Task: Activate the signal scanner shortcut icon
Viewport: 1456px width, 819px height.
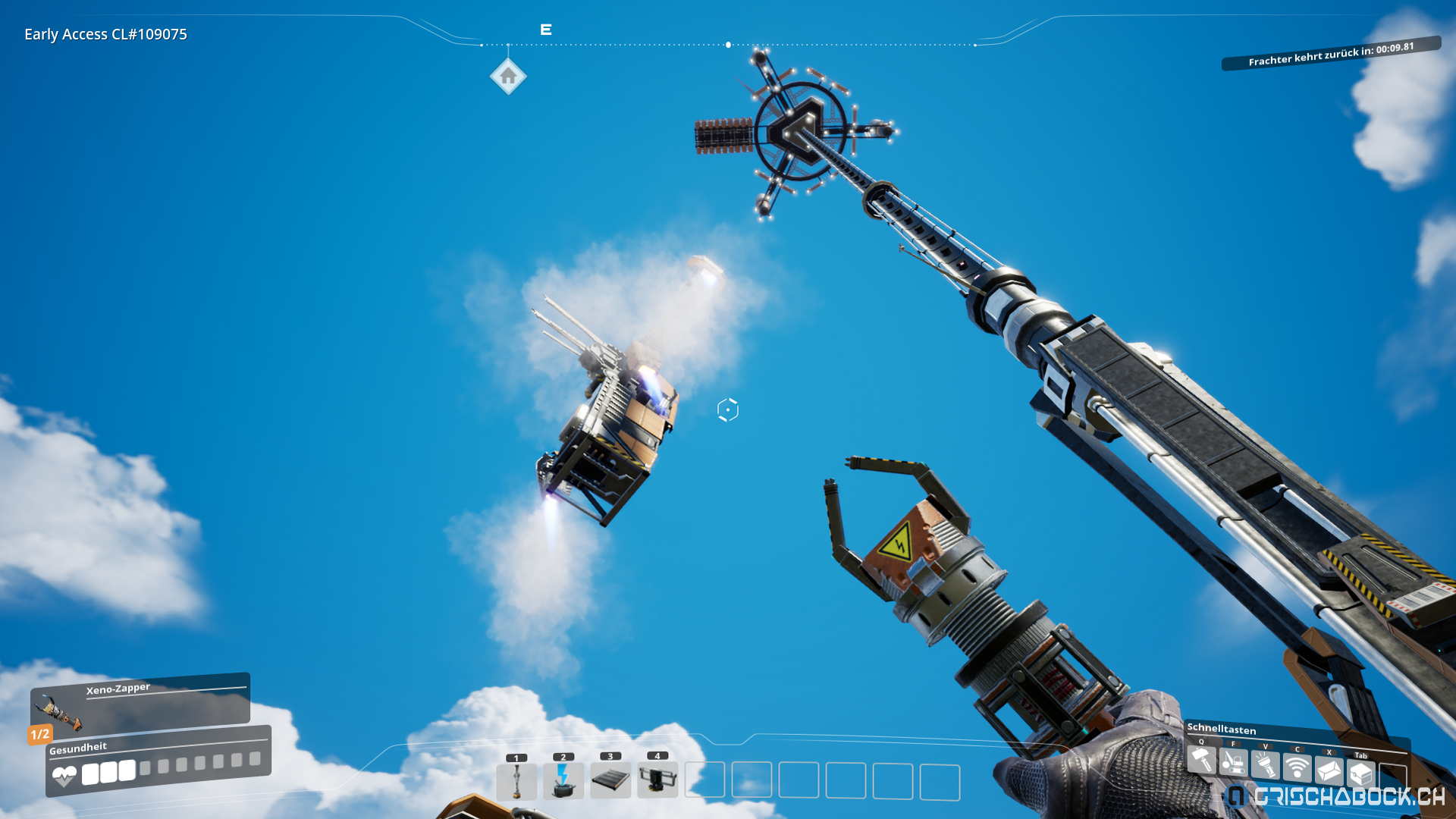Action: 1297,768
